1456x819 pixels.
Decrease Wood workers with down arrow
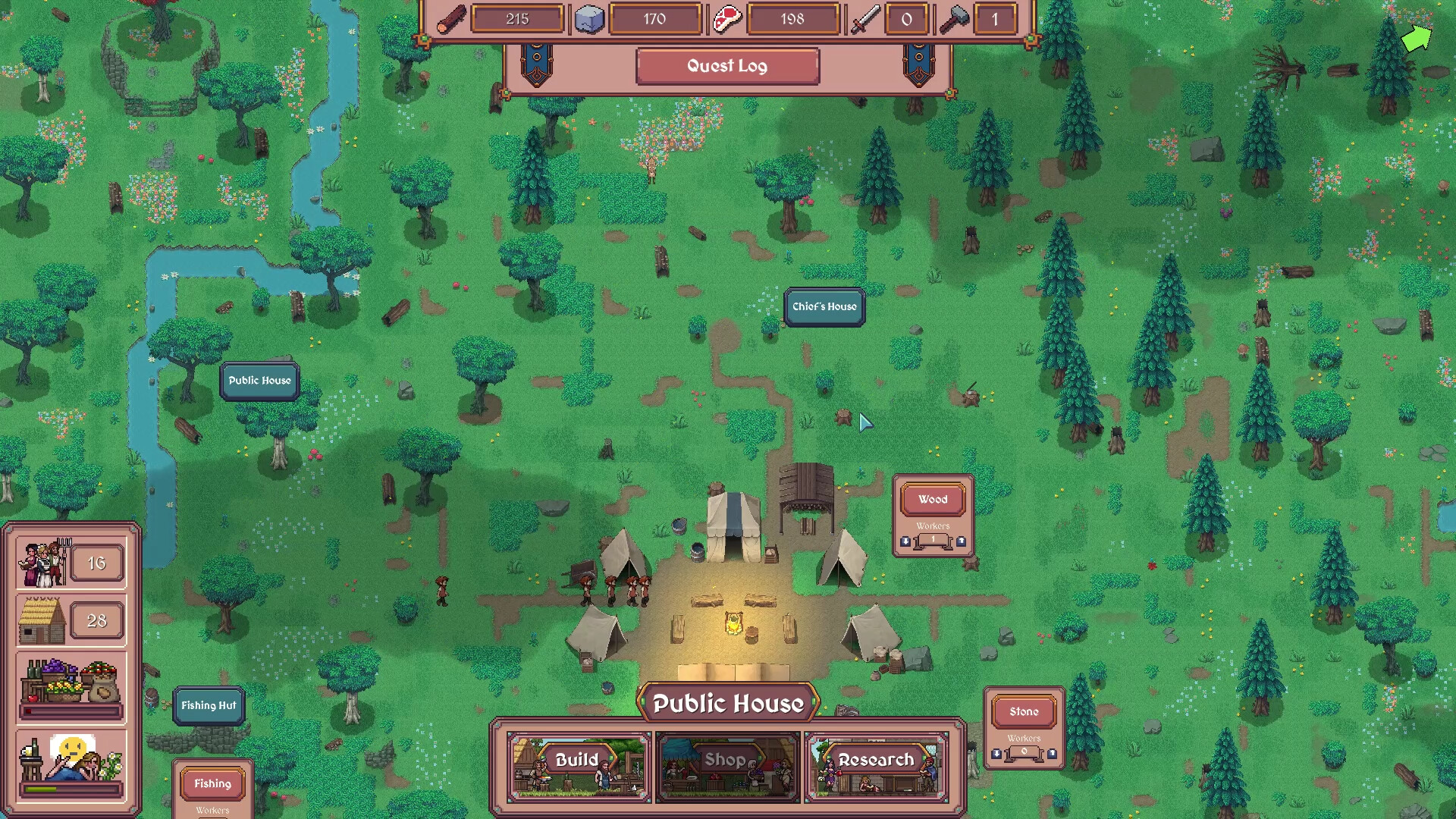(x=905, y=541)
